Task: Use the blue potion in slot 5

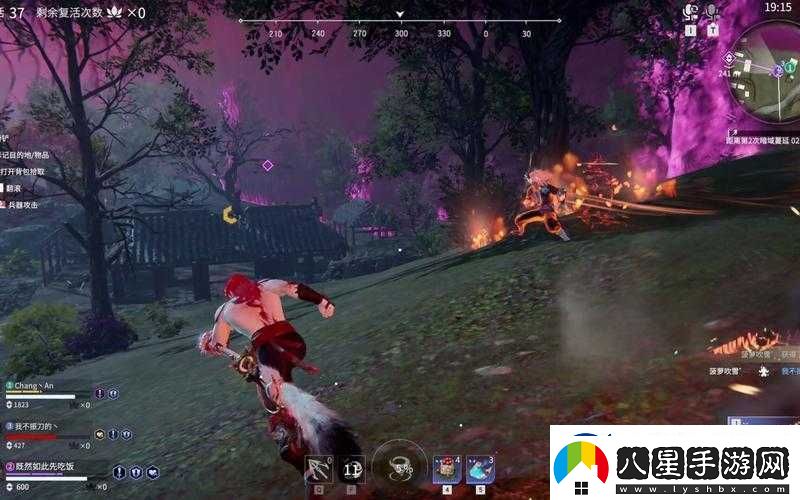Action: pyautogui.click(x=479, y=467)
